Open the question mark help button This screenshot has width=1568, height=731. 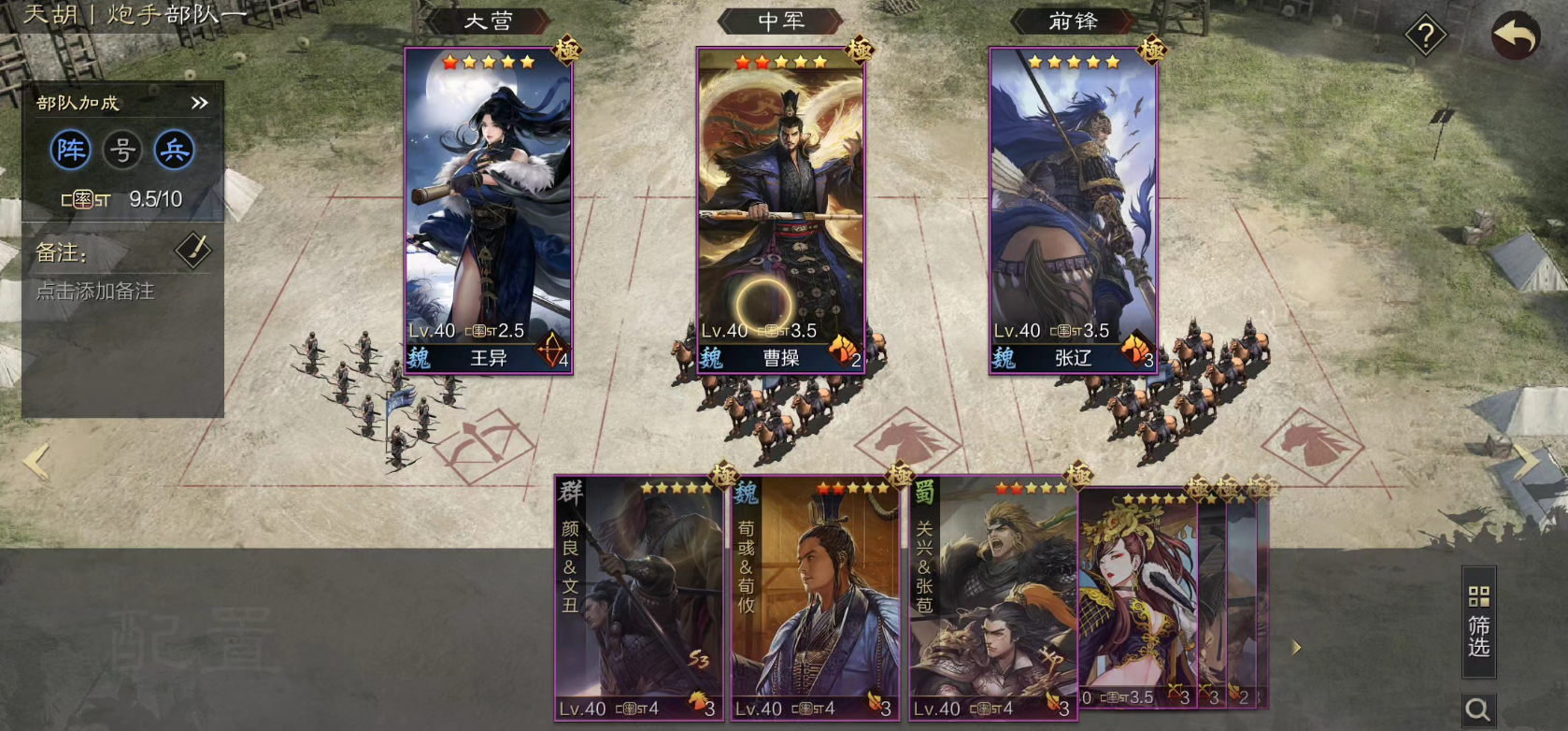(1425, 36)
